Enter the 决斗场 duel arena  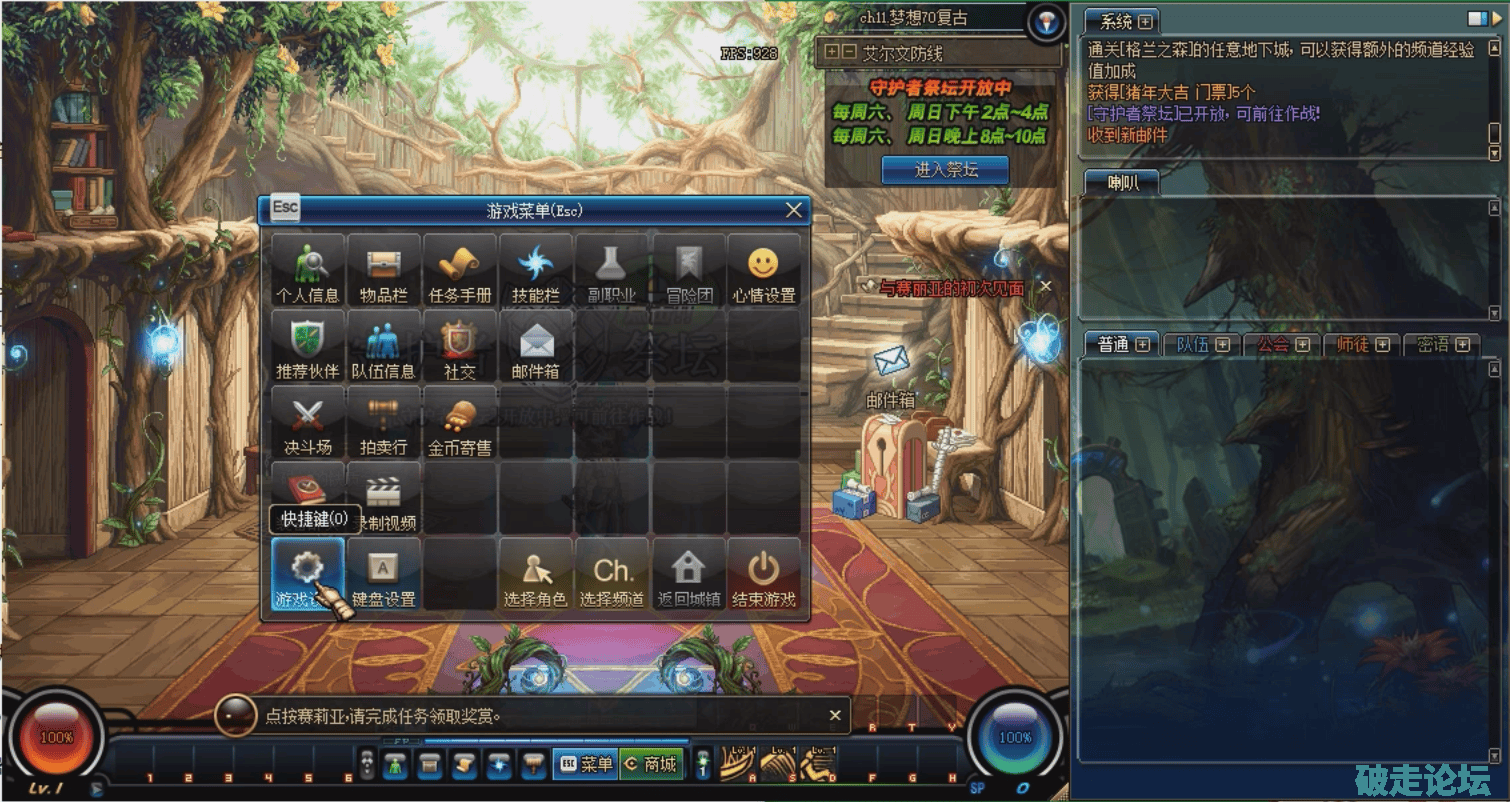click(308, 422)
